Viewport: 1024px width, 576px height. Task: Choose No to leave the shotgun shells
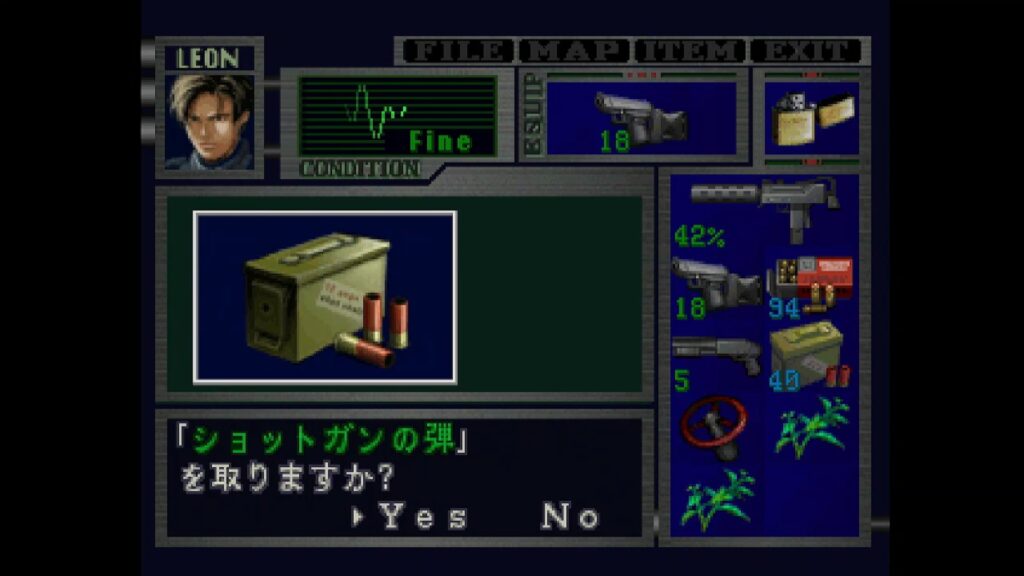click(x=570, y=517)
